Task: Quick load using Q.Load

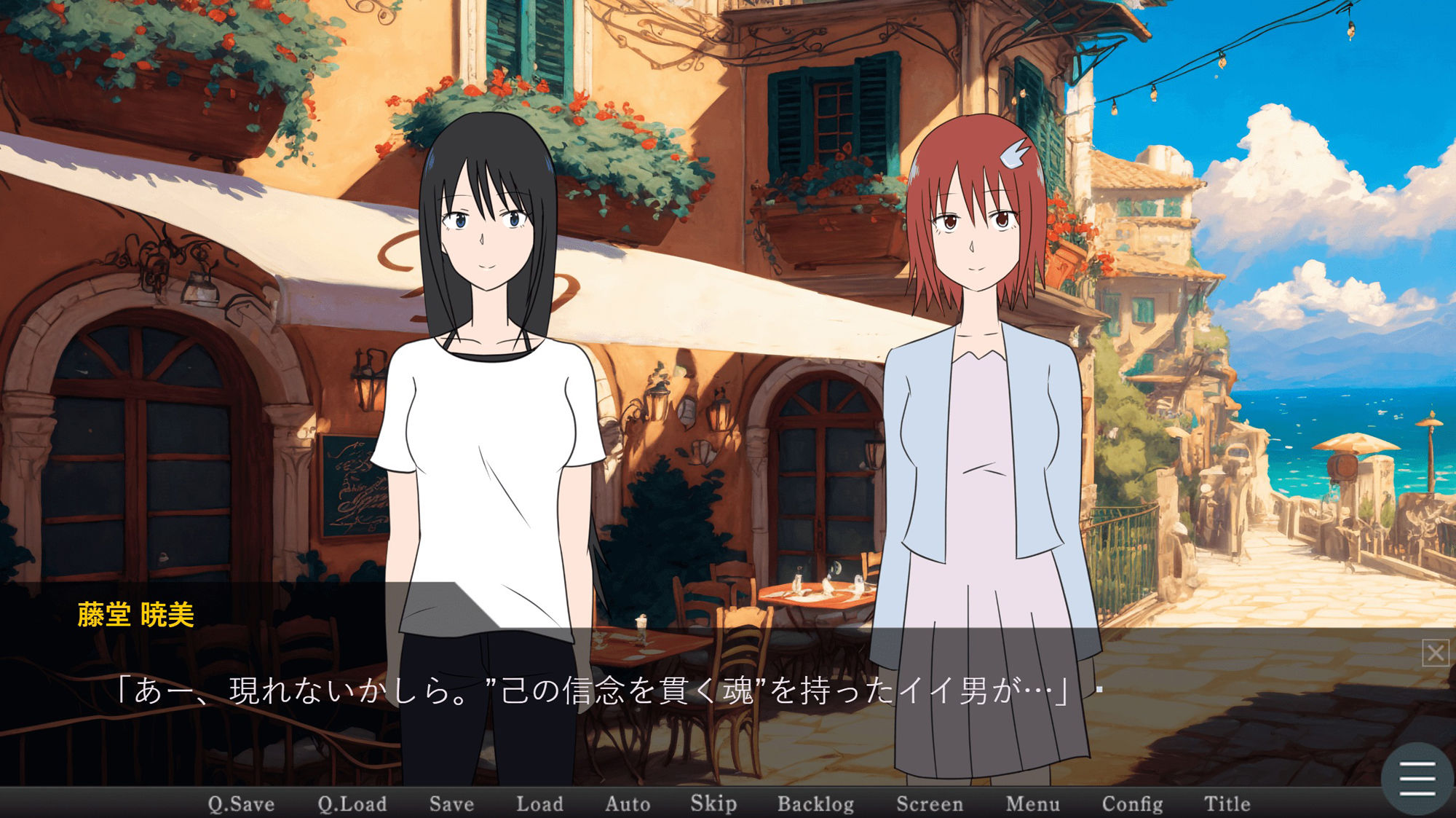Action: tap(353, 804)
